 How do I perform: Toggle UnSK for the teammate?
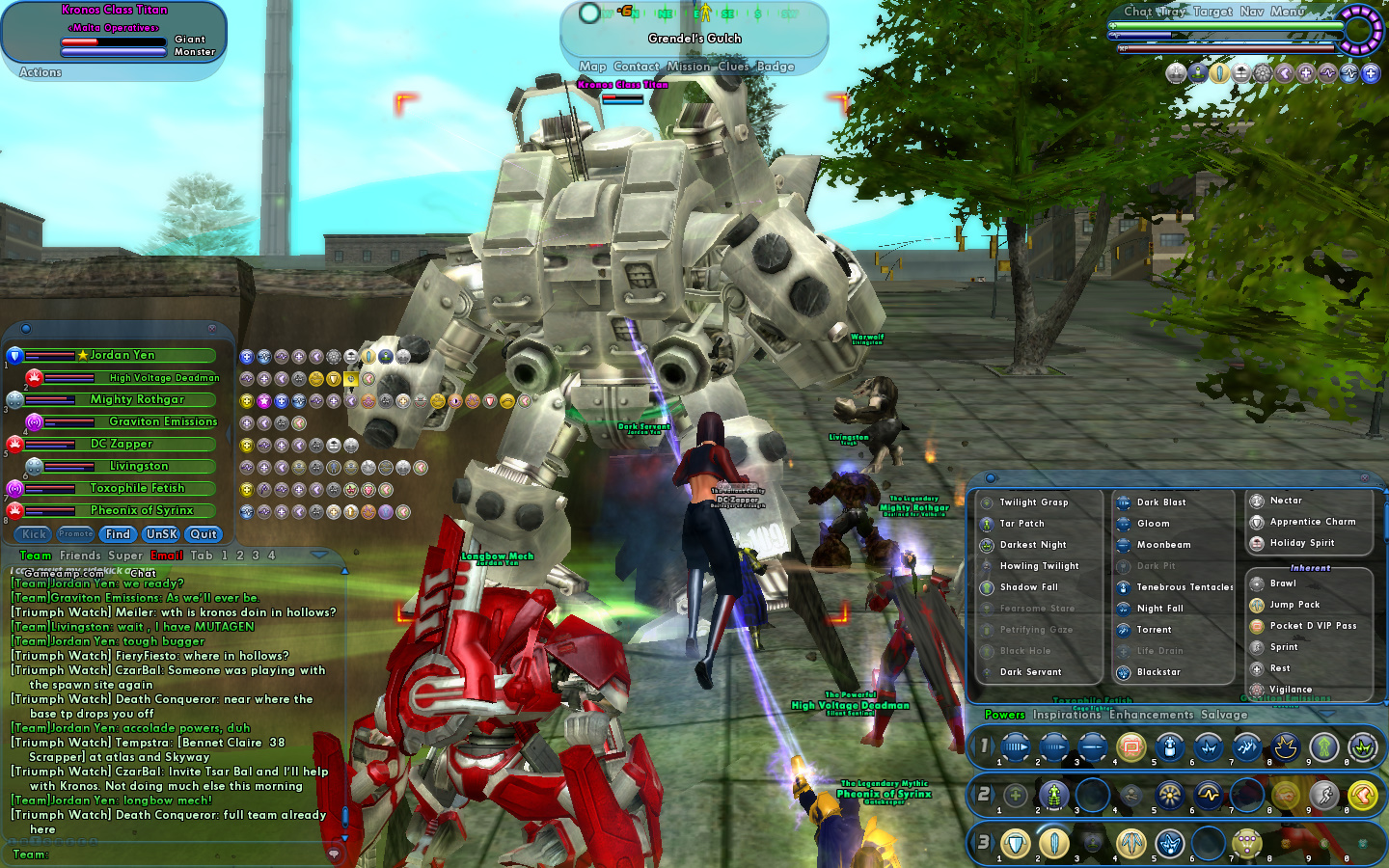pos(161,534)
